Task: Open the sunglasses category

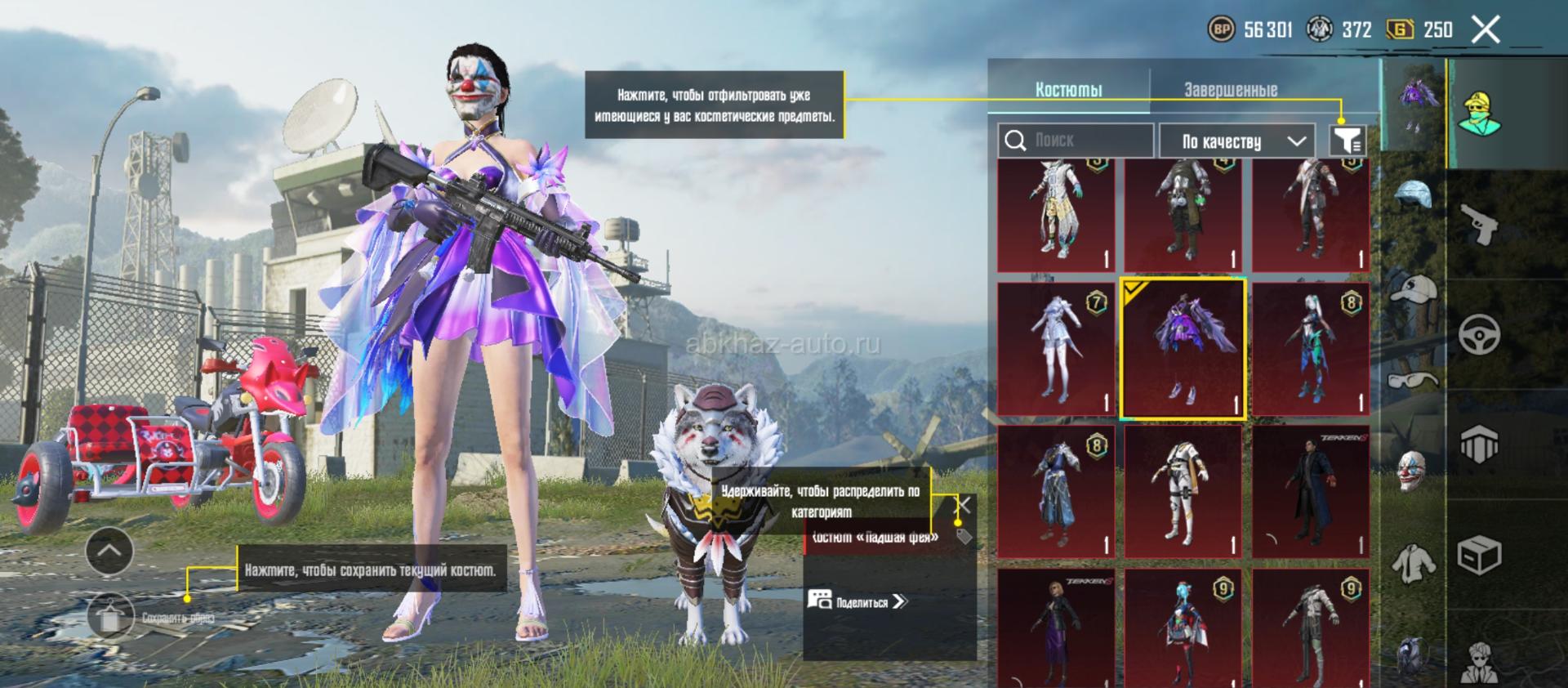Action: pyautogui.click(x=1413, y=380)
